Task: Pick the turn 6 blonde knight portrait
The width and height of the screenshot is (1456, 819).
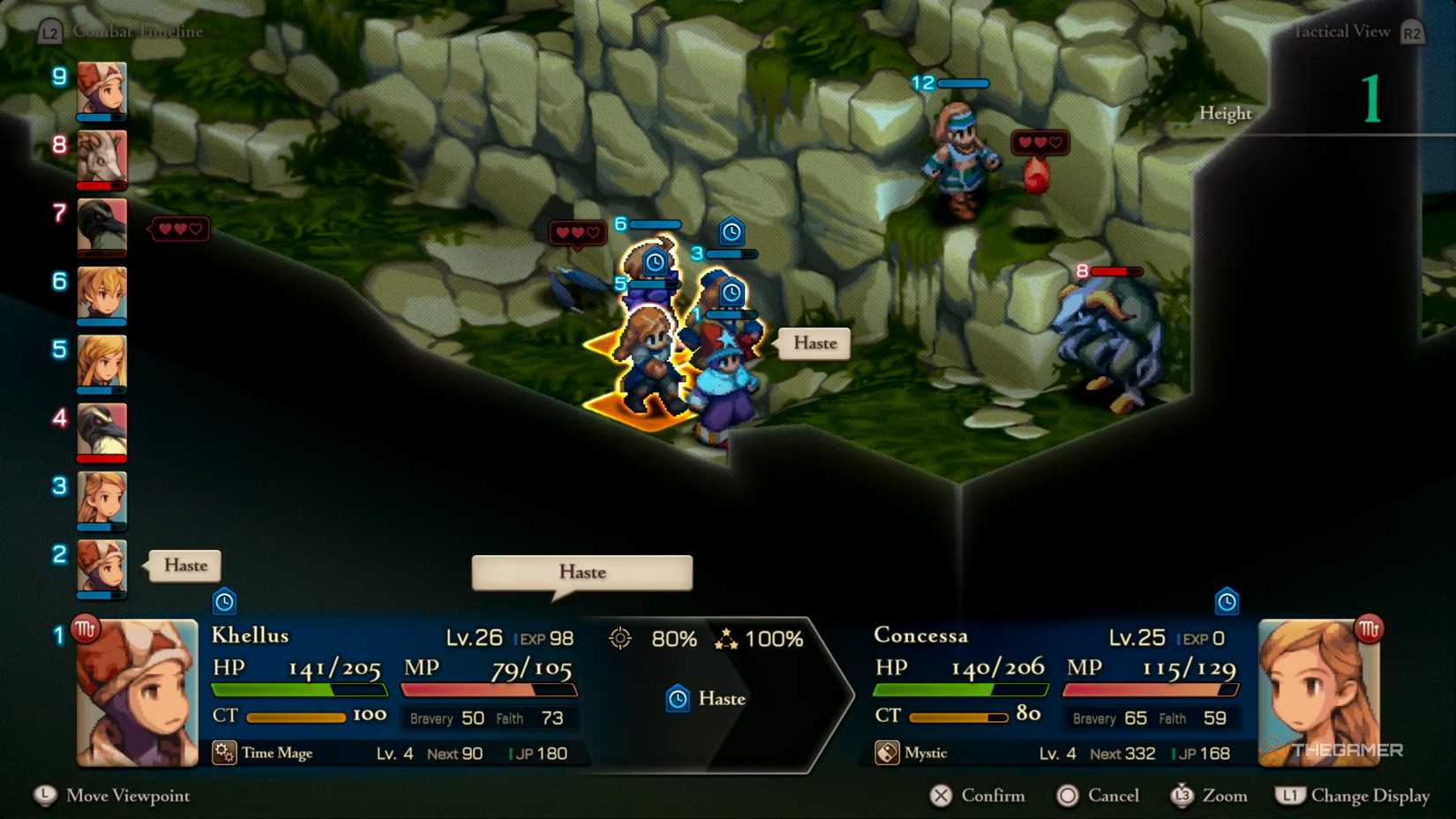Action: 101,295
